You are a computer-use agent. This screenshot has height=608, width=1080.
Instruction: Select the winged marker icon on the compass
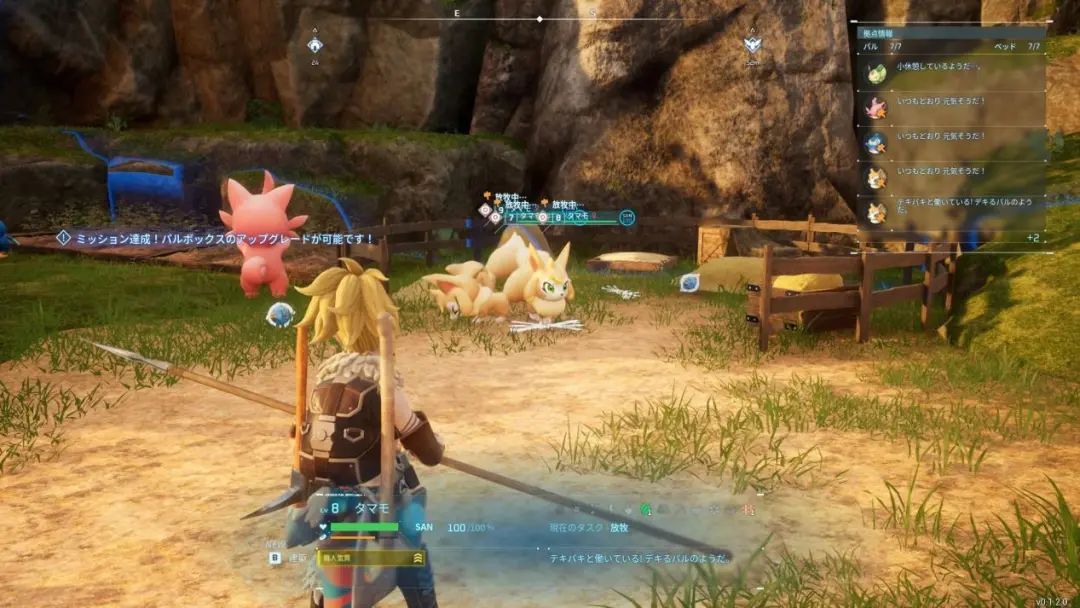(x=752, y=44)
